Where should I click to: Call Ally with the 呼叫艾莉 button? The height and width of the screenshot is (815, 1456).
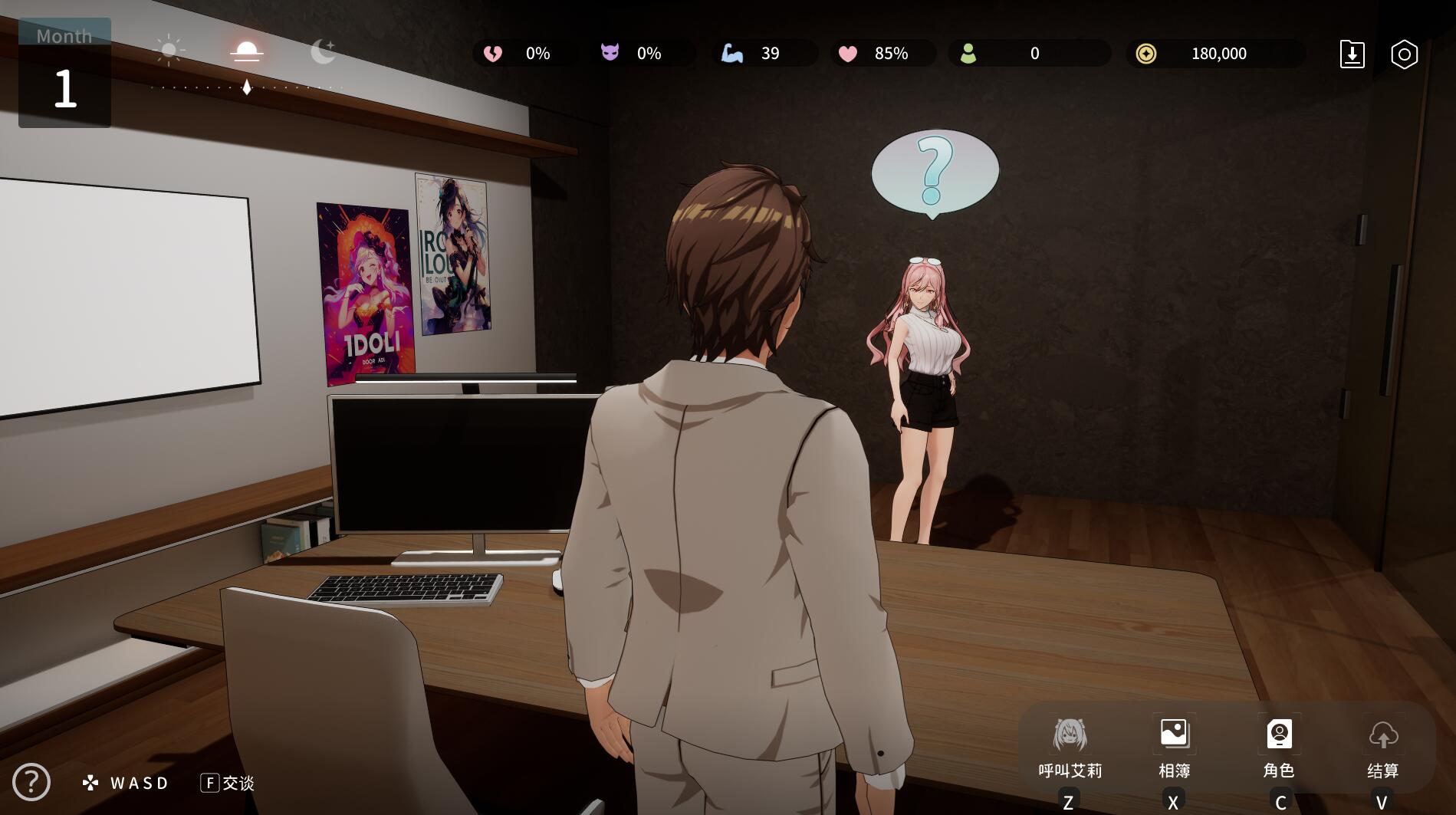[1070, 748]
